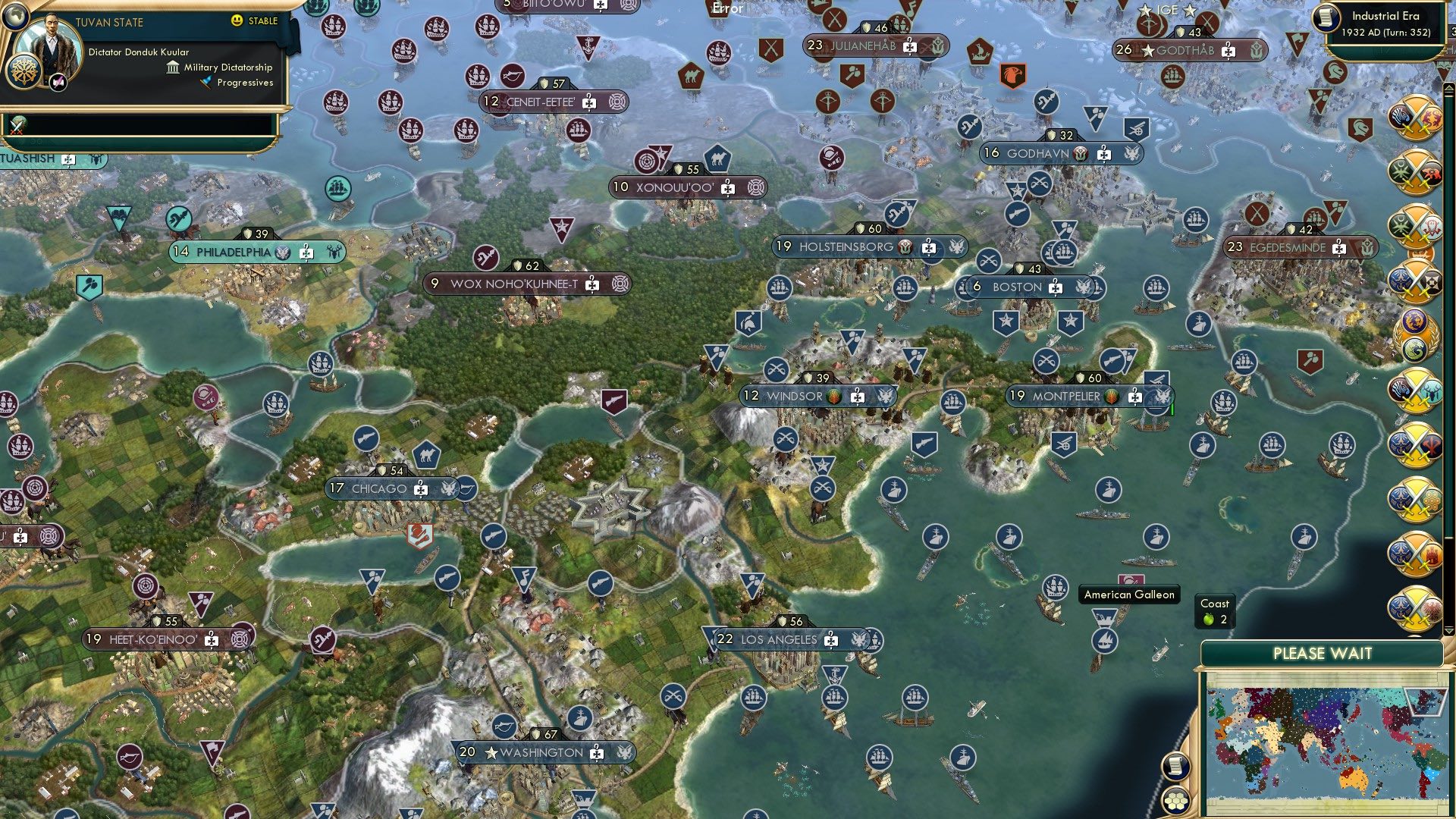Toggle the hex grid view button under the minimap
Viewport: 1456px width, 819px height.
click(x=1175, y=802)
